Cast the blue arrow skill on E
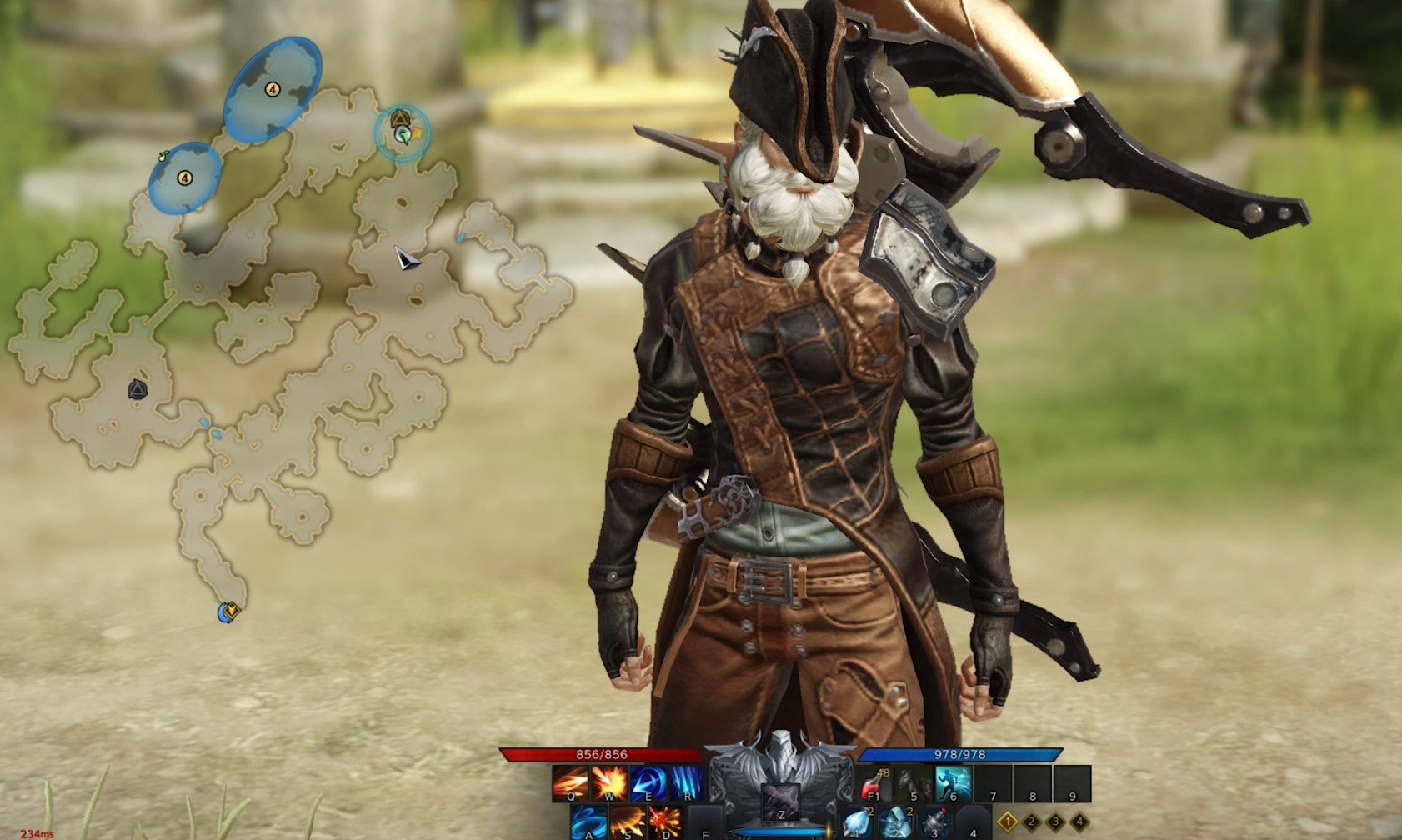Screen dimensions: 1402x840 click(648, 782)
